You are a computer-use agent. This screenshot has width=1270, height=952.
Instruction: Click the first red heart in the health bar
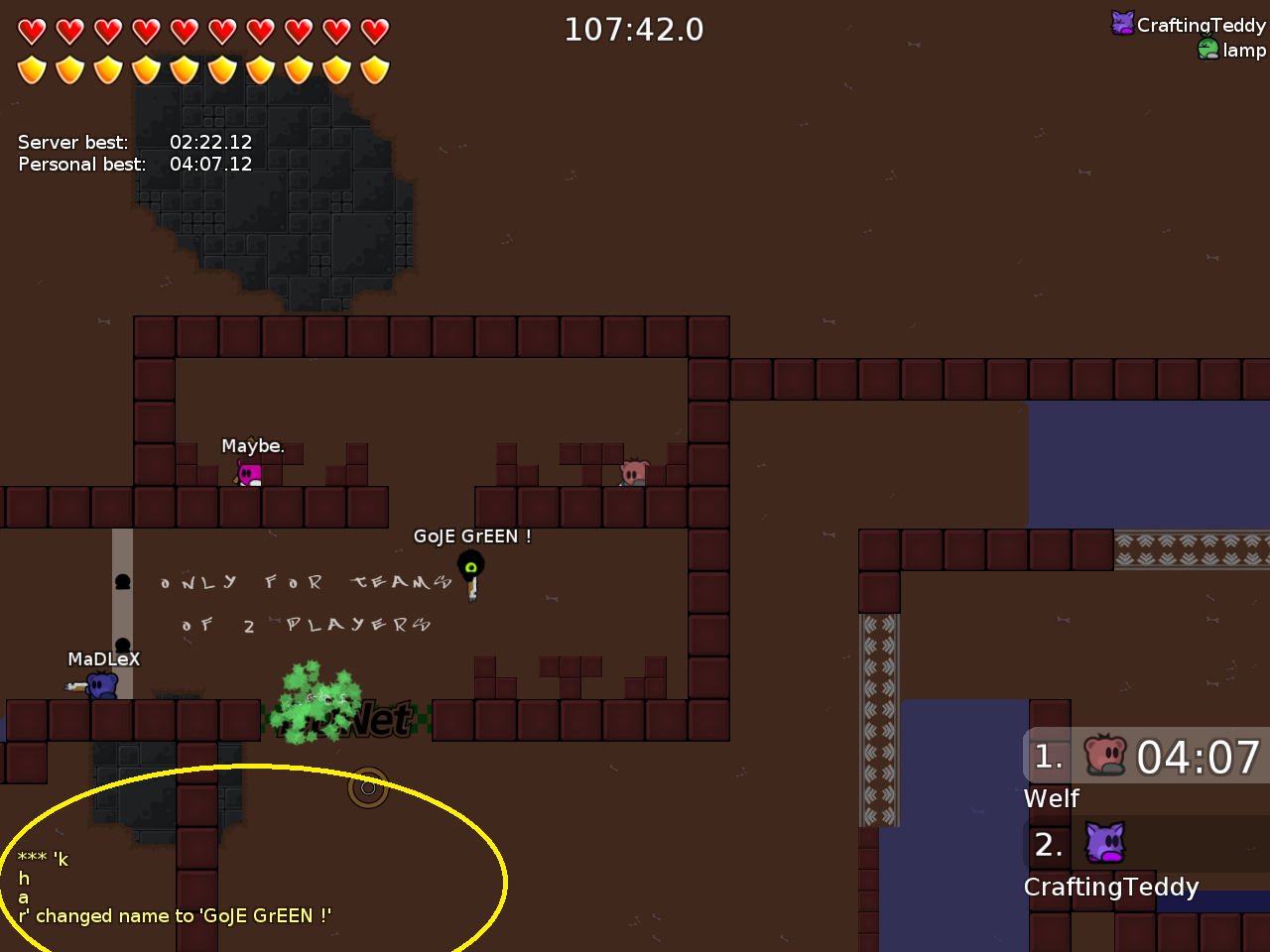(32, 31)
